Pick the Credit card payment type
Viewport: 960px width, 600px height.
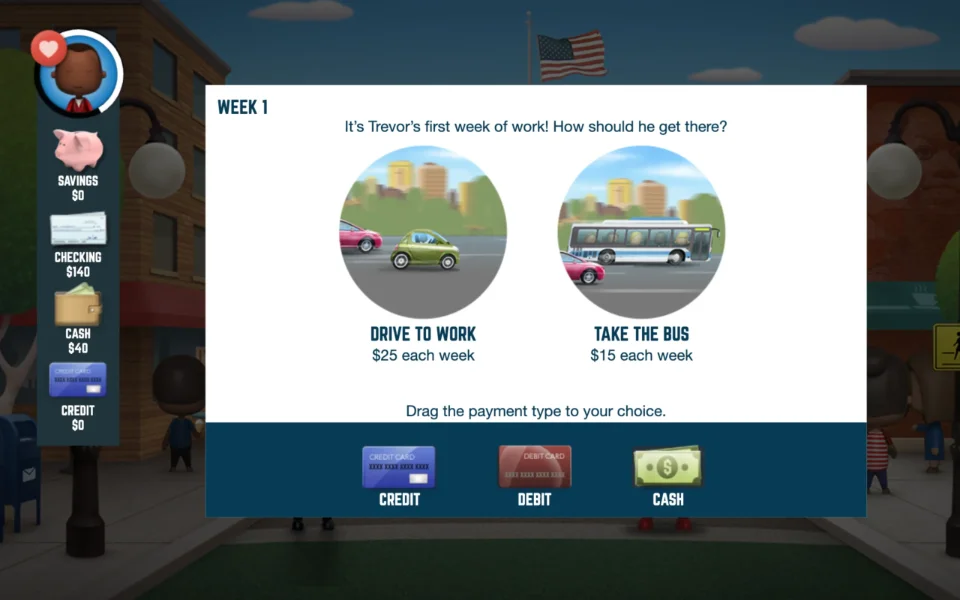click(398, 467)
